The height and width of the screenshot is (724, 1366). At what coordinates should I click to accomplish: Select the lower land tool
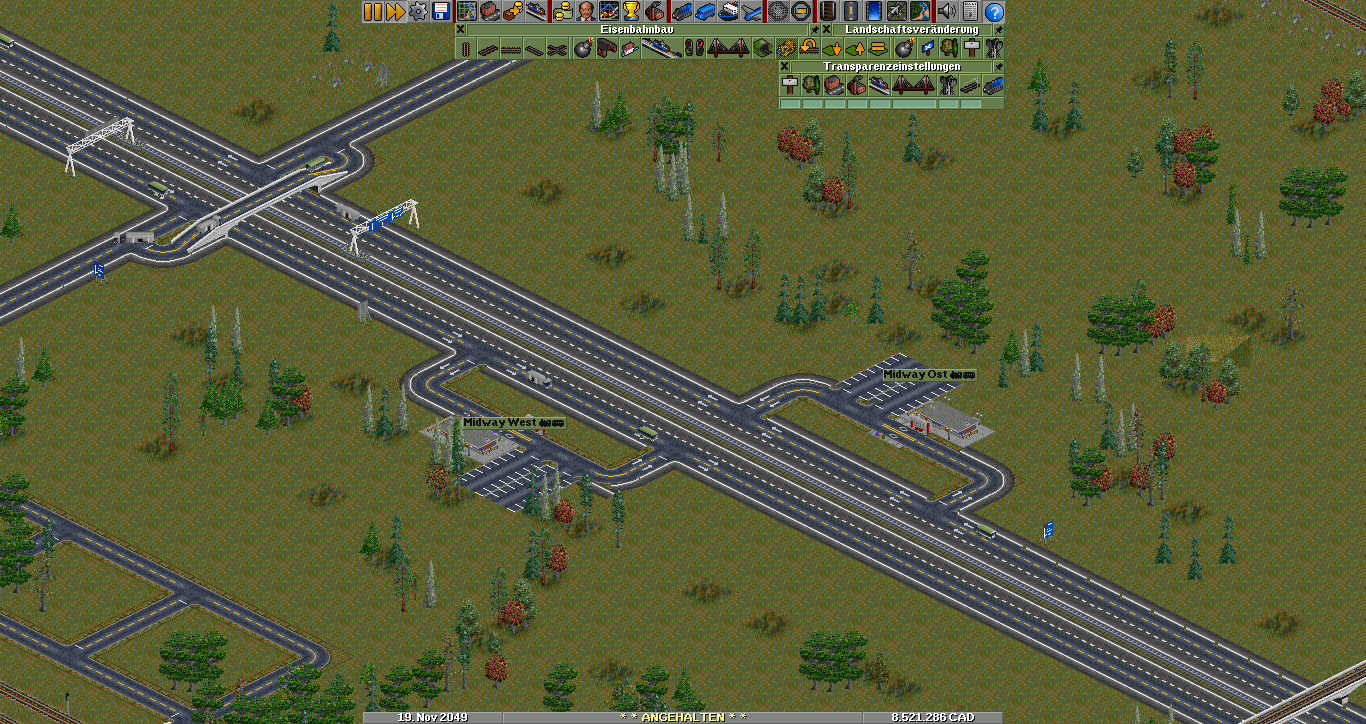(832, 48)
